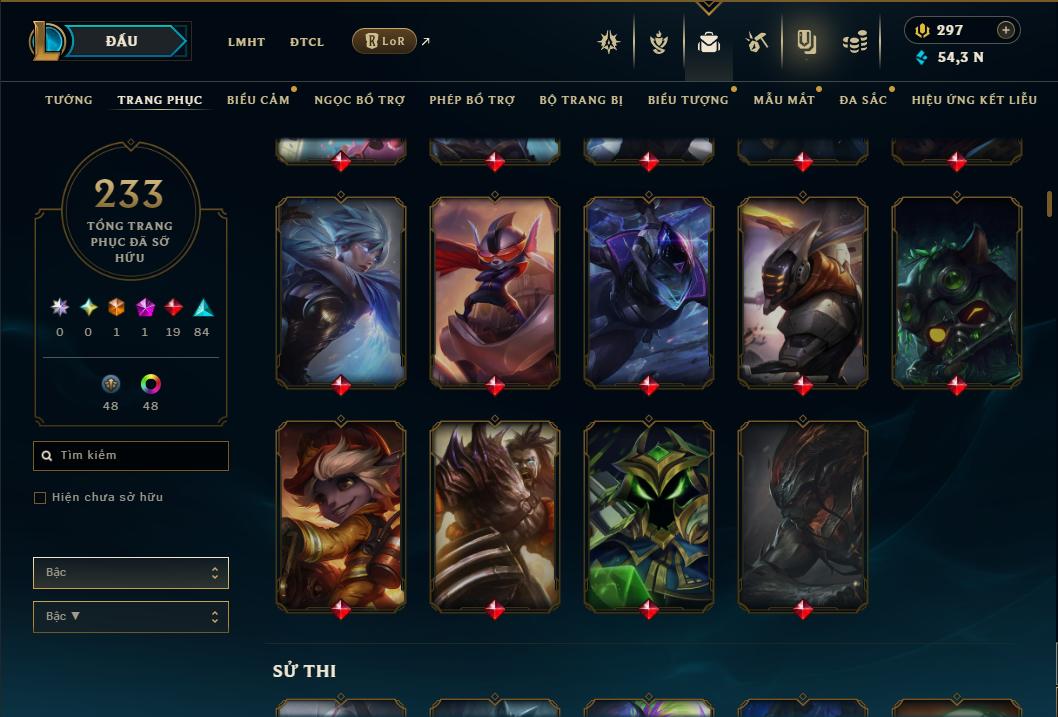Select the green-masked Veigar skin card
Image resolution: width=1058 pixels, height=717 pixels.
pos(649,514)
